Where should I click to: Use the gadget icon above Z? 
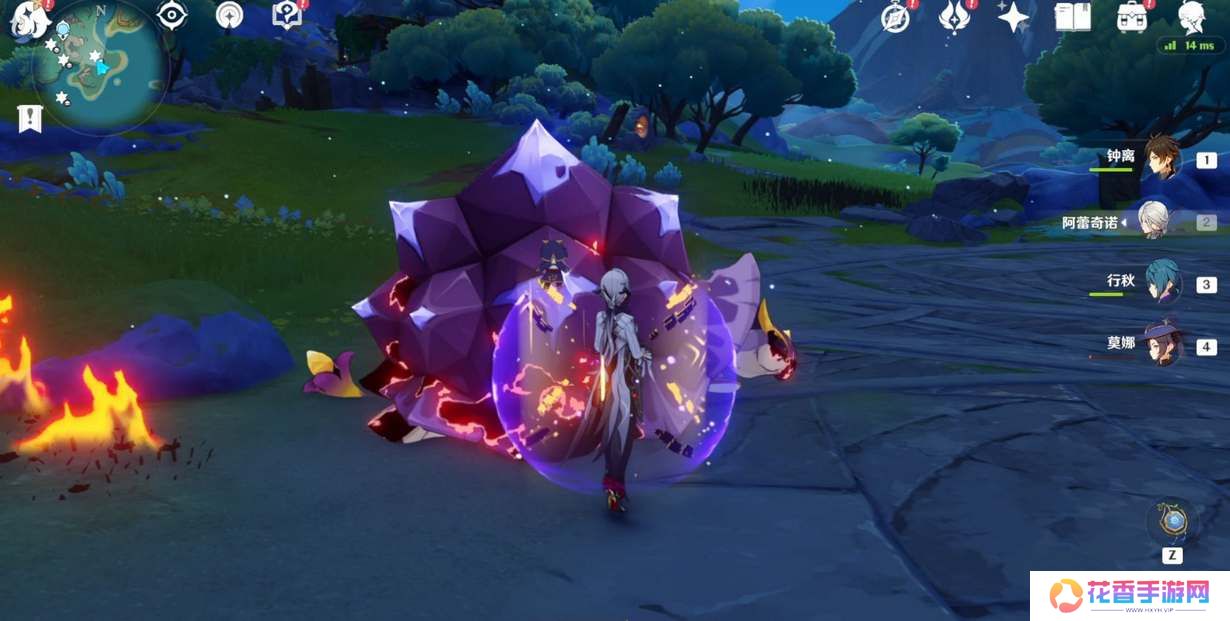tap(1172, 521)
